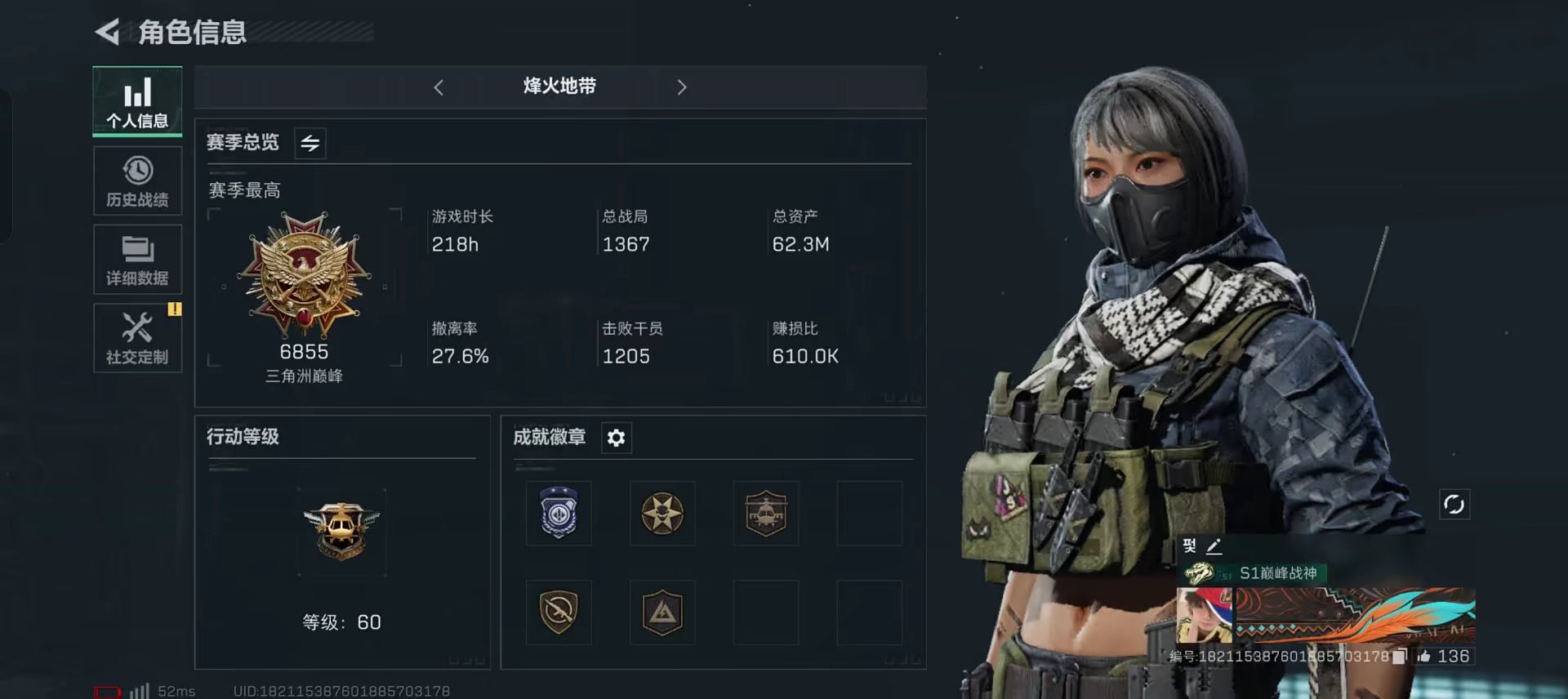Screen dimensions: 1568x699
Task: Copy the player ID number
Action: coord(1400,656)
